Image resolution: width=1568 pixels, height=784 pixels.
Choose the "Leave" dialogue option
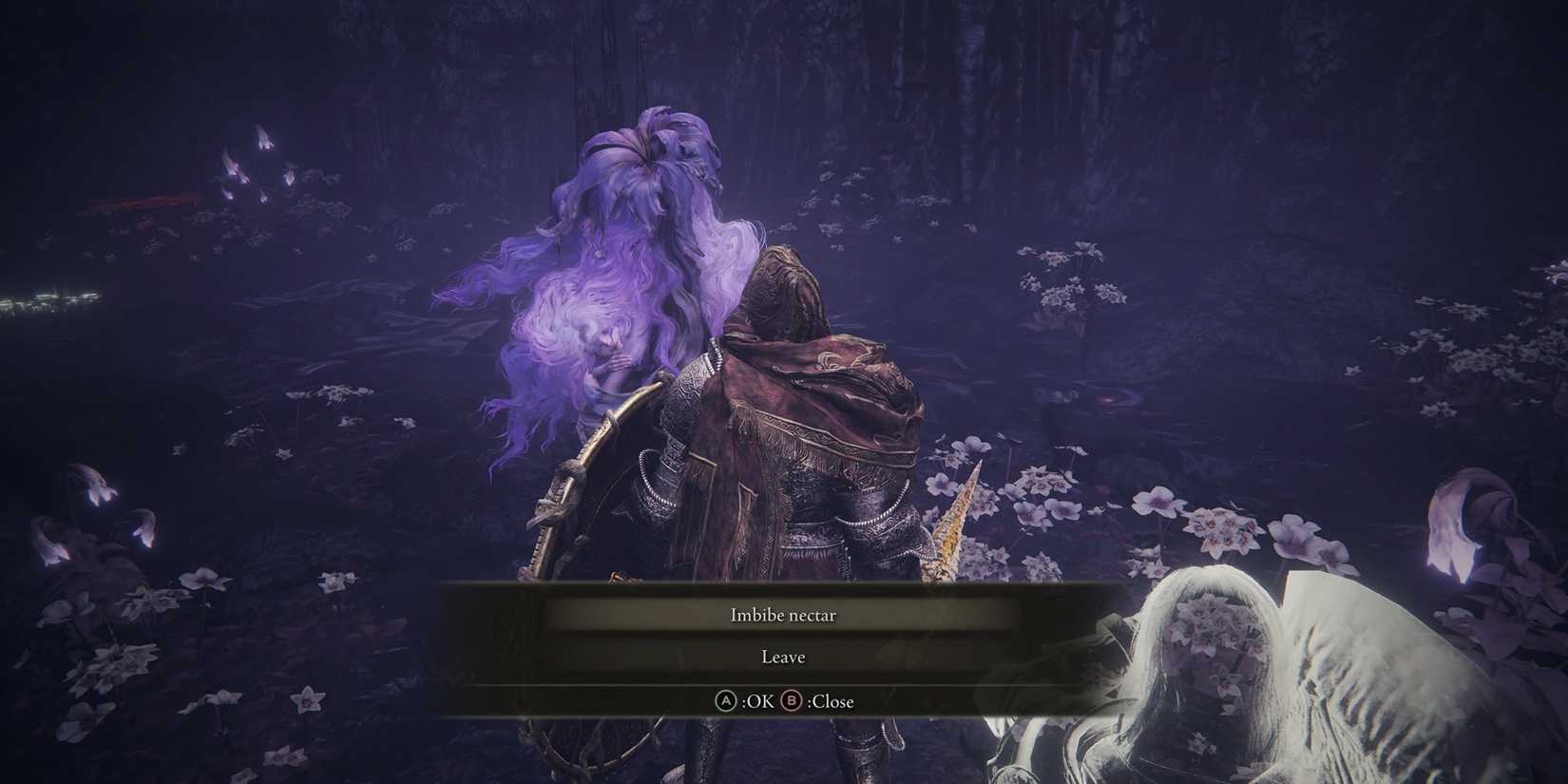click(x=781, y=656)
